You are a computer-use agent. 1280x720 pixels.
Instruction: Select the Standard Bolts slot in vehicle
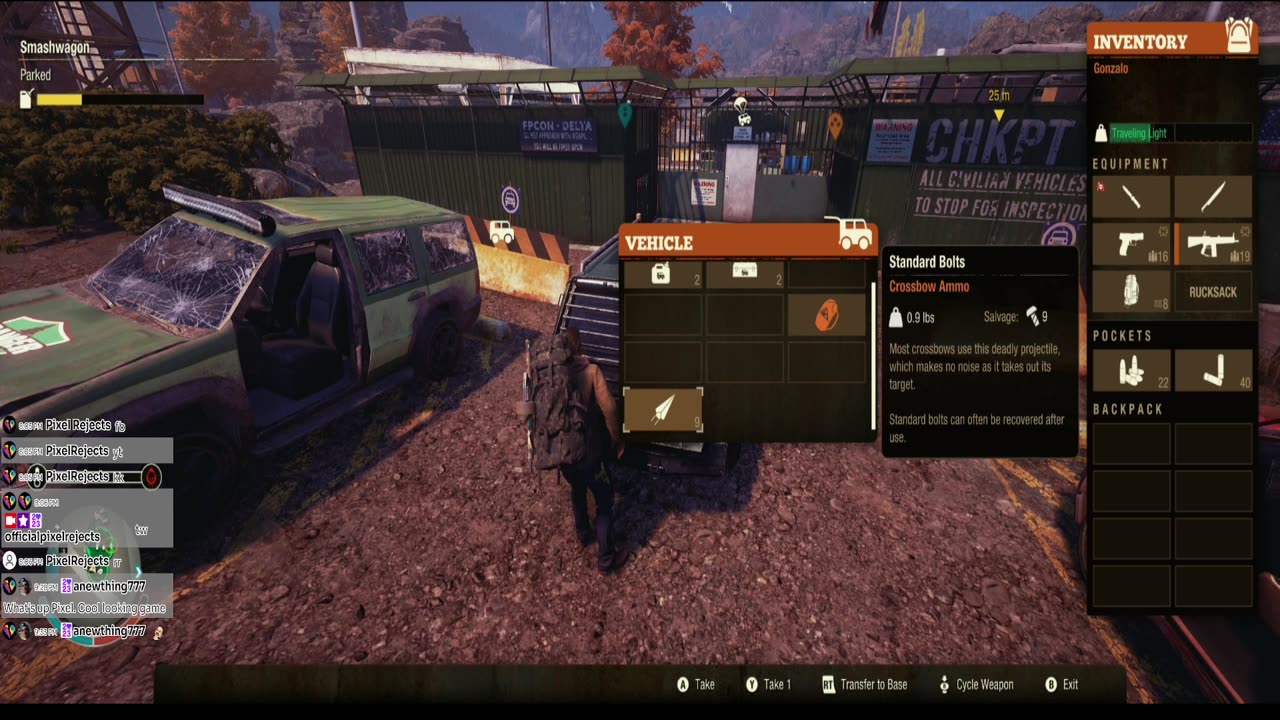click(x=662, y=410)
